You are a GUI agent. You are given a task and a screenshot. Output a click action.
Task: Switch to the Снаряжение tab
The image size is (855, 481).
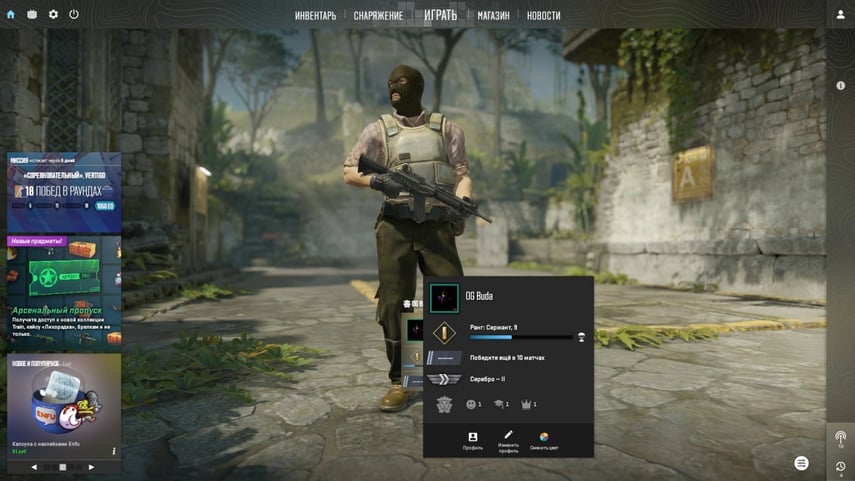[x=378, y=16]
